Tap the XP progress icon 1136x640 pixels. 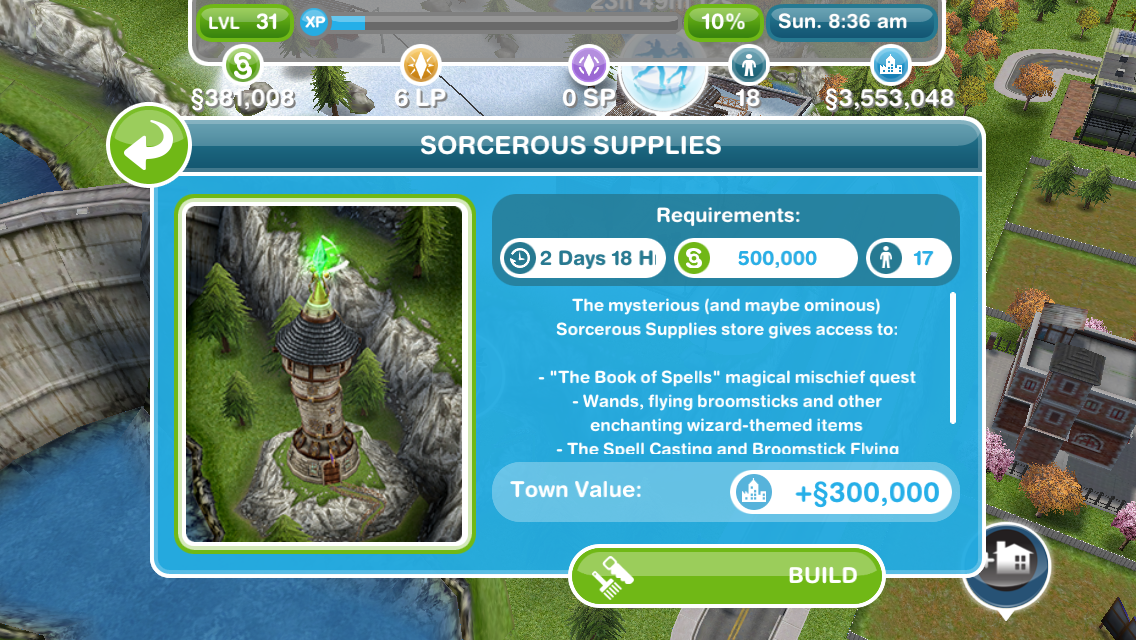pos(316,22)
